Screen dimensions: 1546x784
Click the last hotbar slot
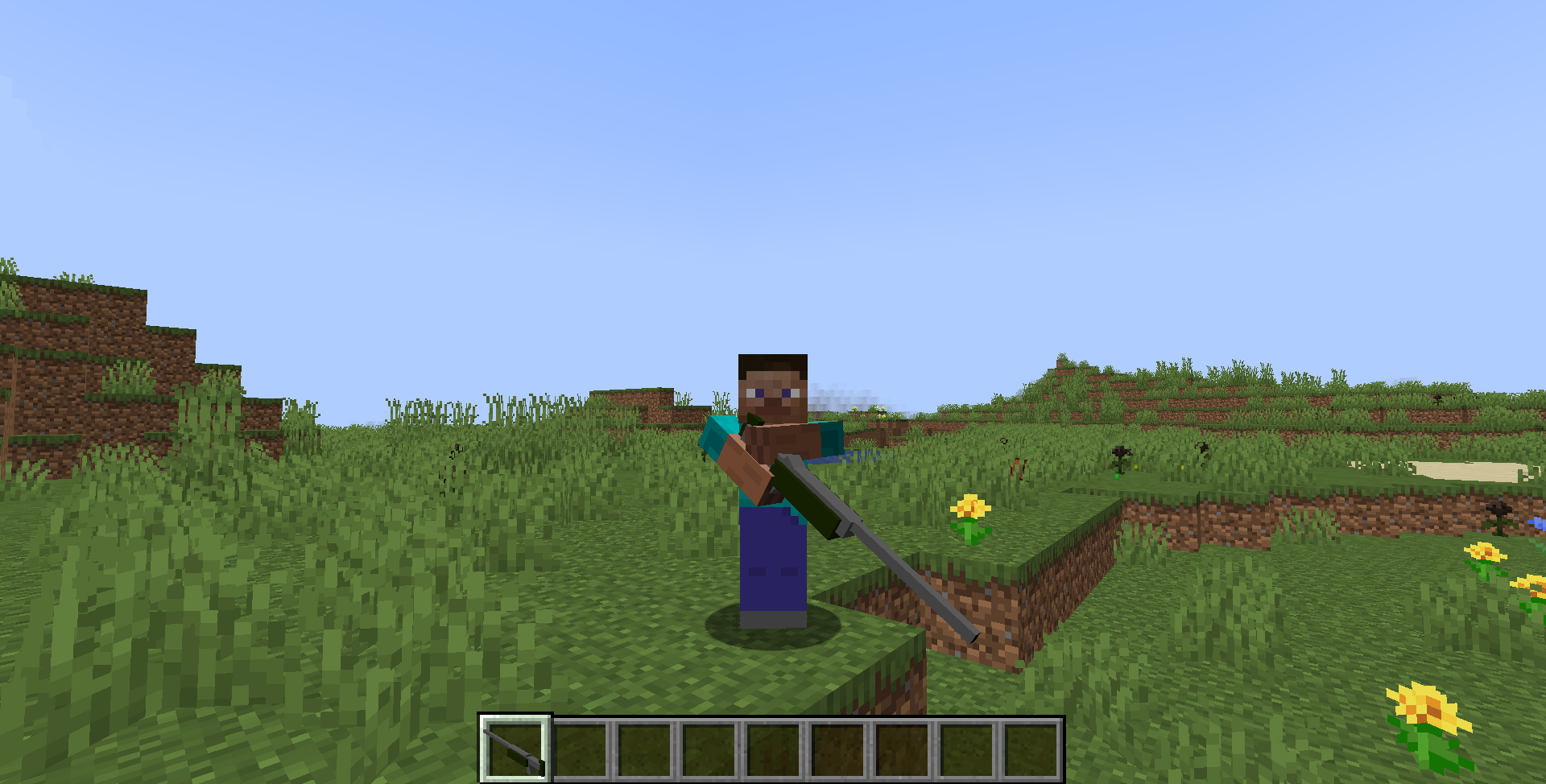[1033, 749]
